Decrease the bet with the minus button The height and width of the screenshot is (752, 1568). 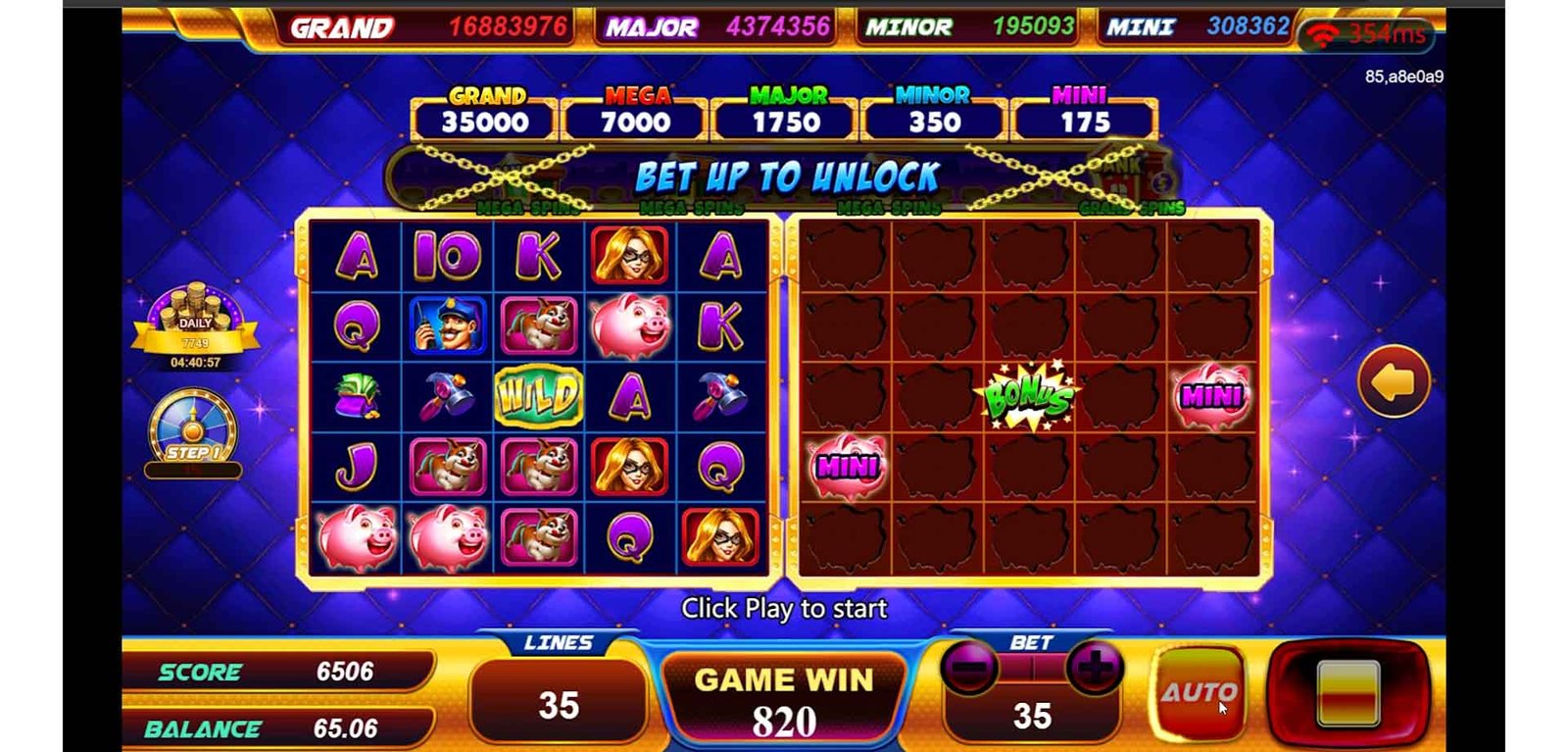968,670
